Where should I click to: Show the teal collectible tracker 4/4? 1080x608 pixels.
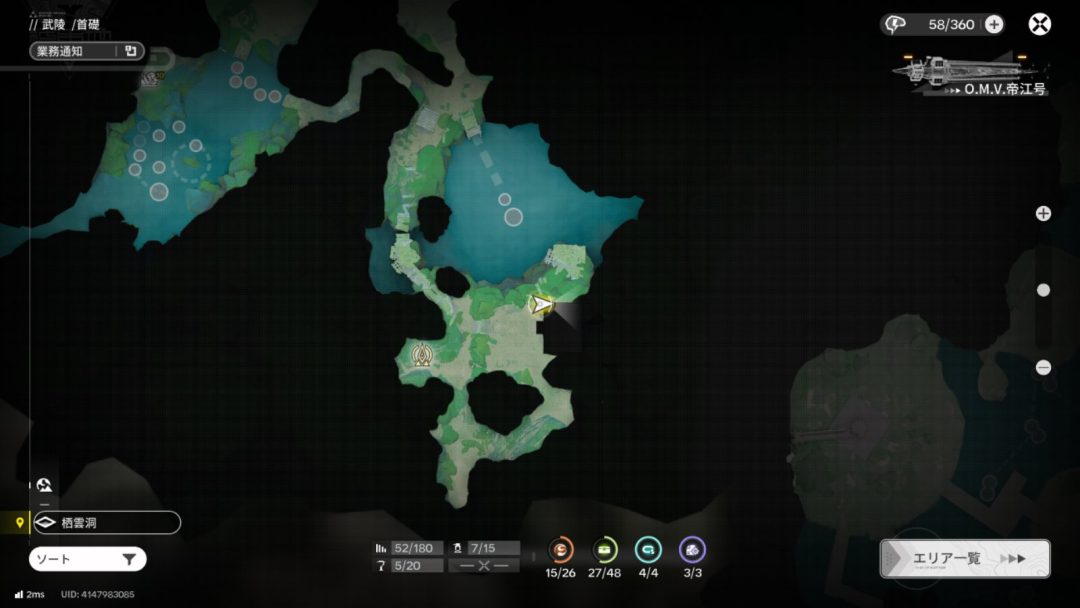[648, 550]
